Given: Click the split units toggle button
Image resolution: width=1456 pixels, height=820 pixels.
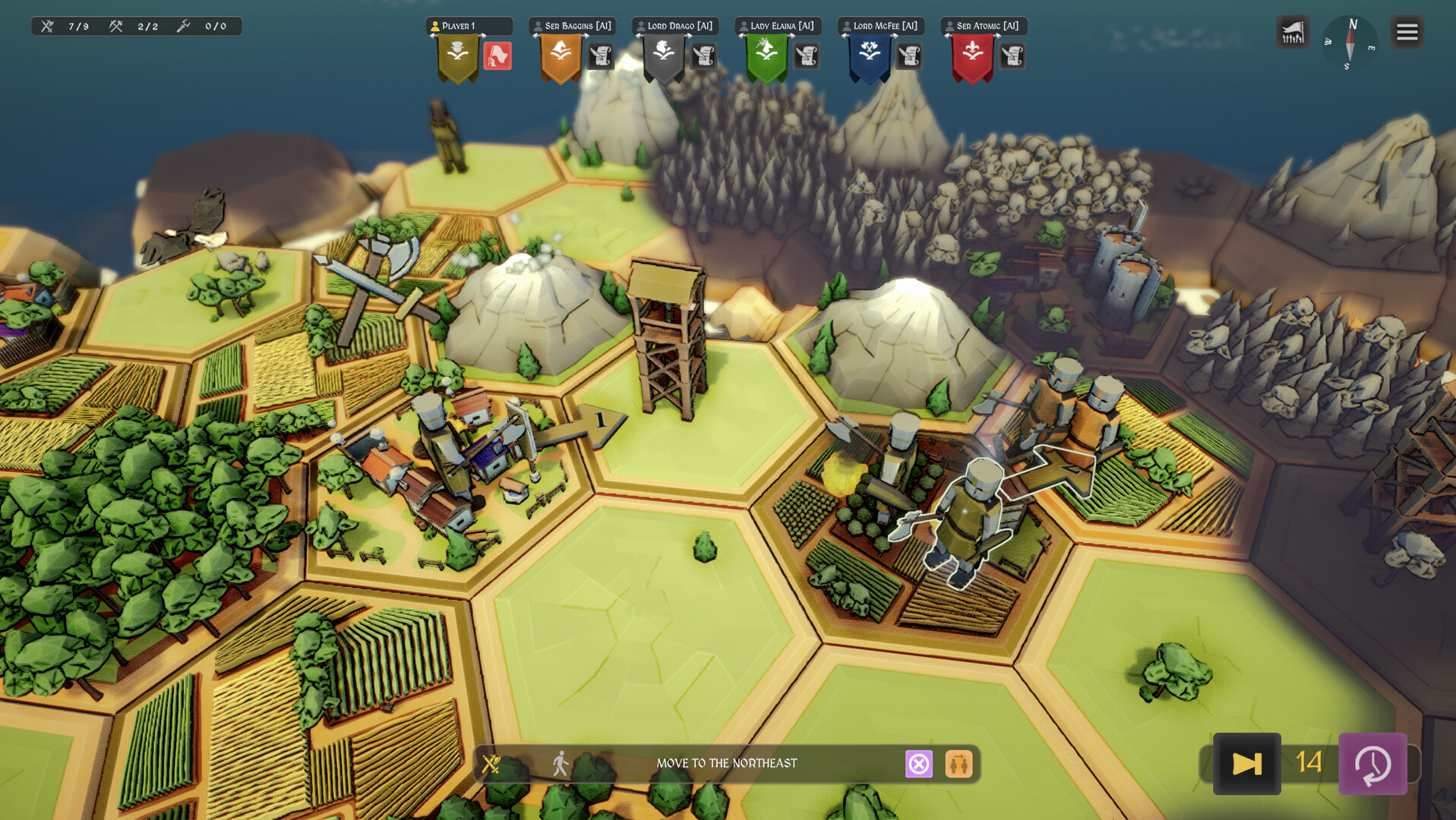Looking at the screenshot, I should [x=958, y=764].
